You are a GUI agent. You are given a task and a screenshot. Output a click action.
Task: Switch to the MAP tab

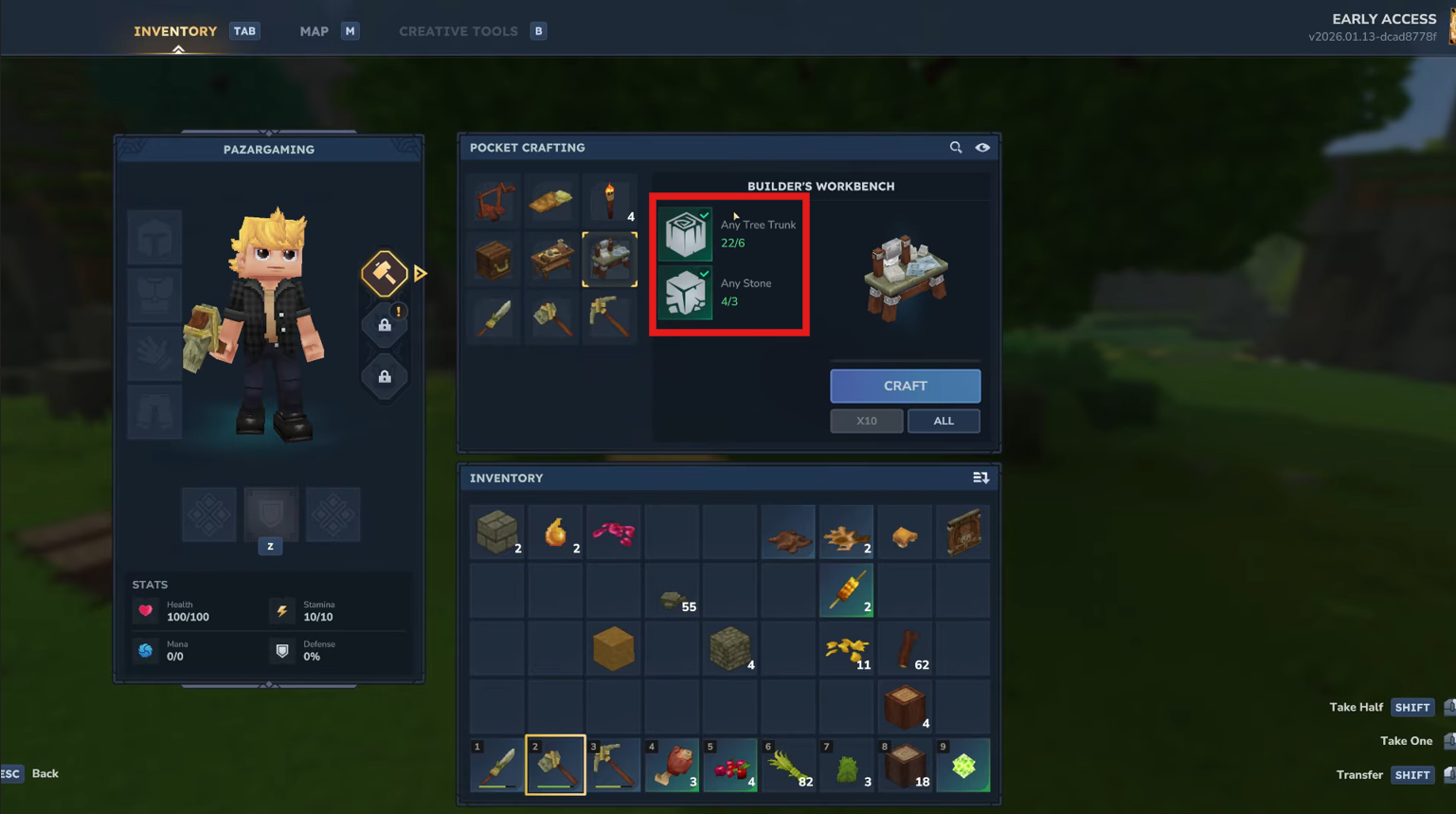pos(314,30)
